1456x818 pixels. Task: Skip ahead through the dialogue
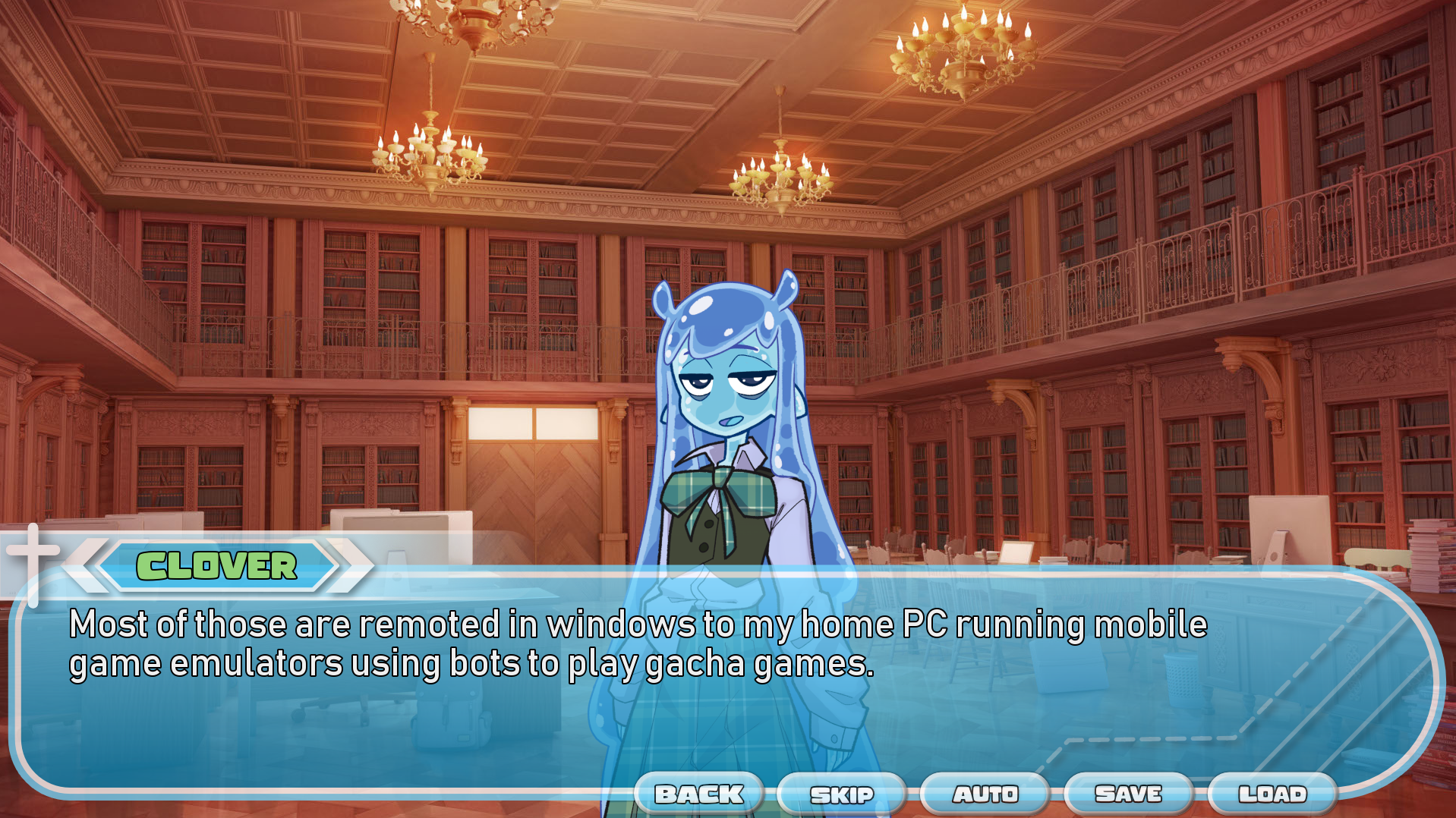841,794
